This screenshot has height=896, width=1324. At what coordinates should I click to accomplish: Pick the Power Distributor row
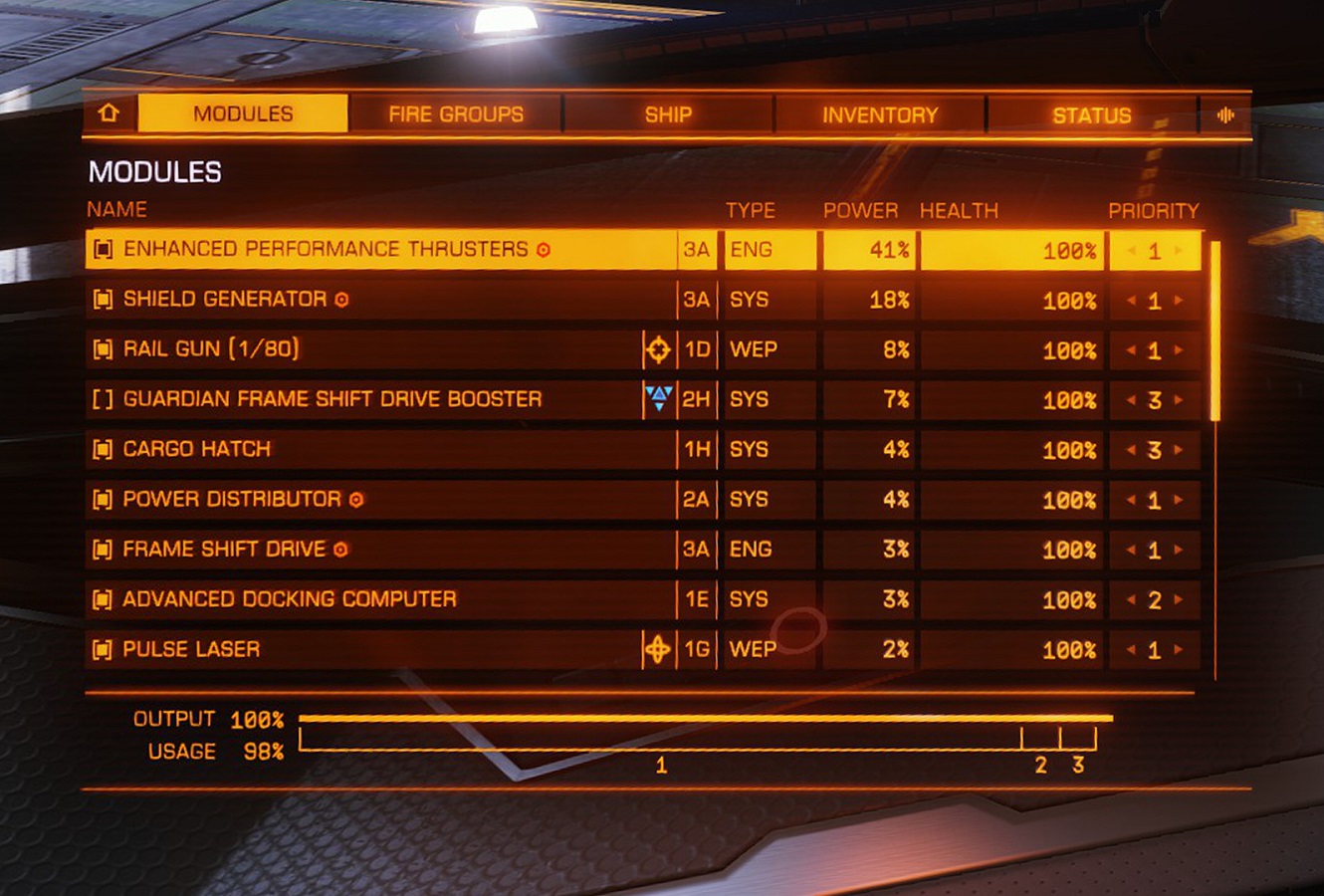(x=232, y=499)
